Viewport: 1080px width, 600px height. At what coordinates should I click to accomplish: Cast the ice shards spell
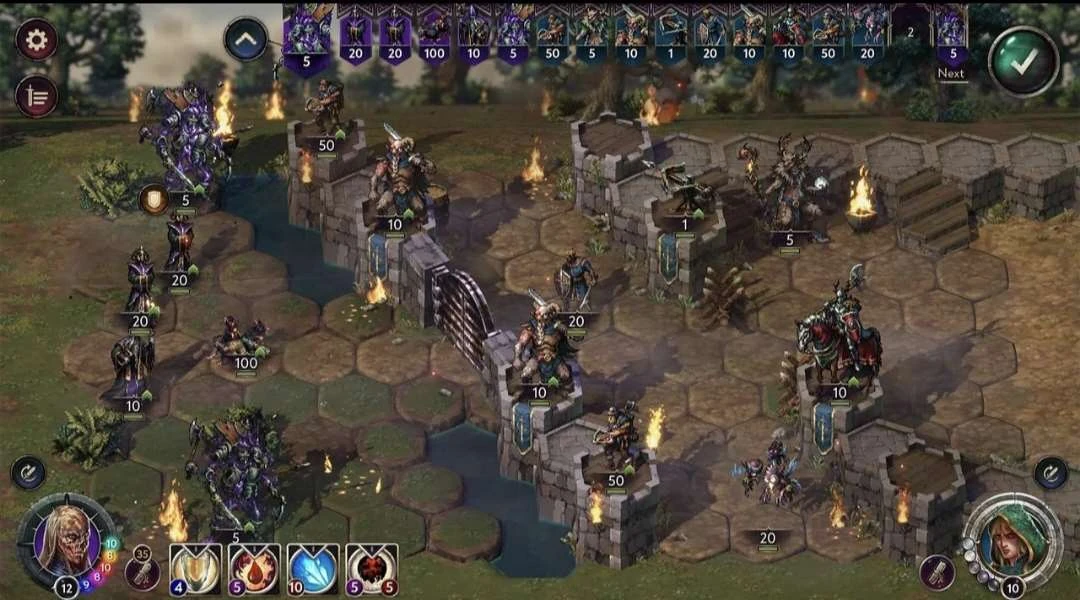coord(313,568)
